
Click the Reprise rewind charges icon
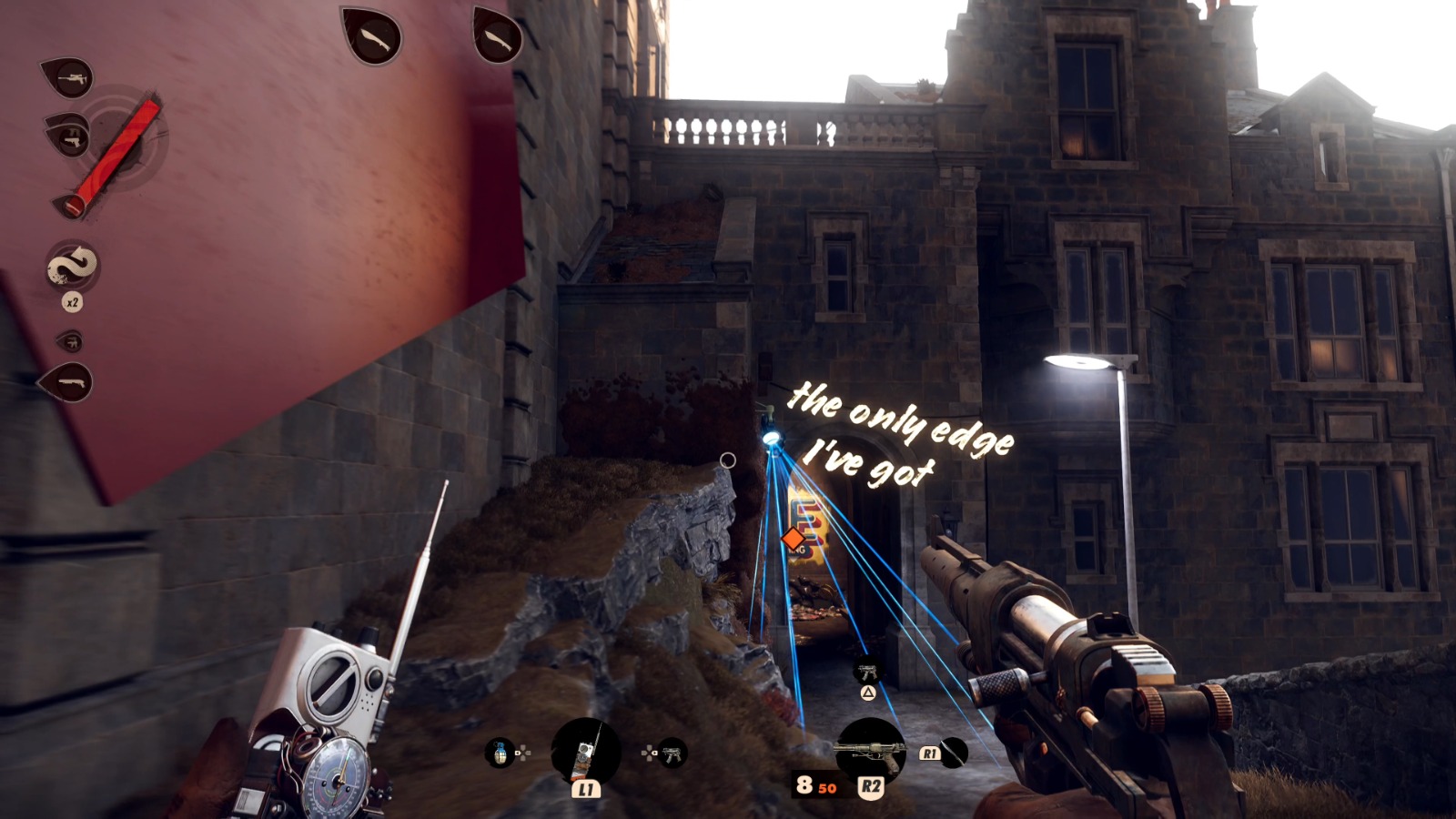[x=73, y=267]
